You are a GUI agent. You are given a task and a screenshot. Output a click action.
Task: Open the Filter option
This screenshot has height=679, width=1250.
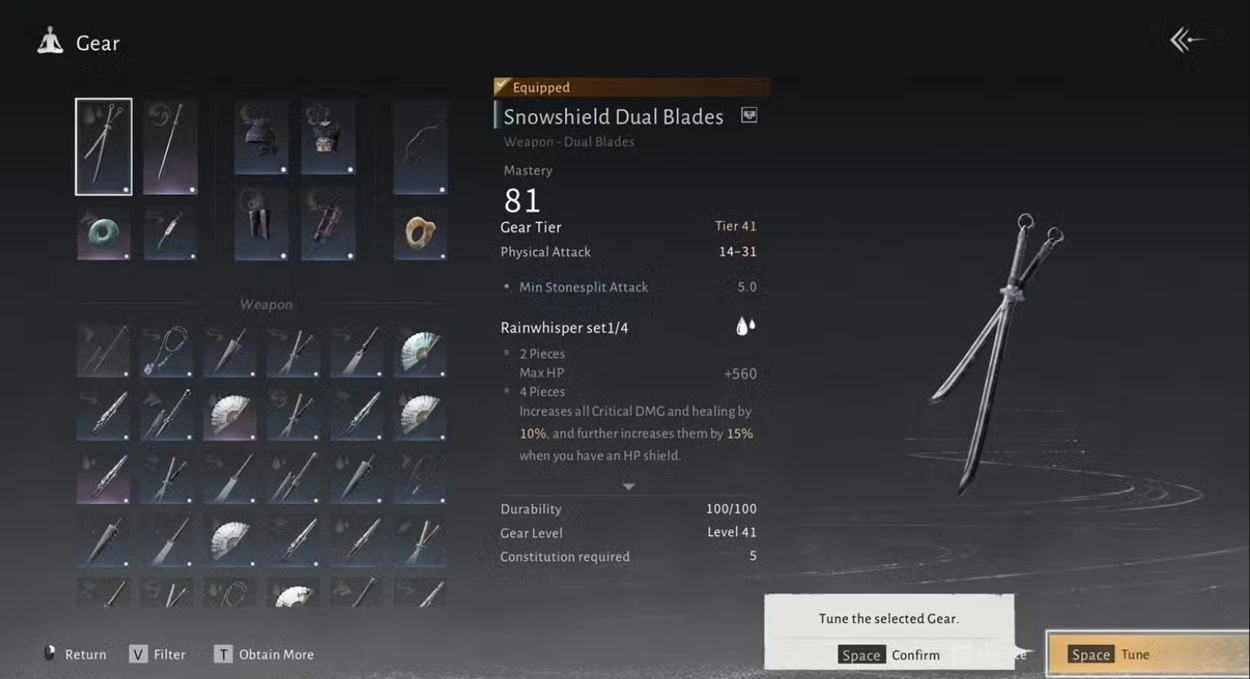(x=158, y=654)
